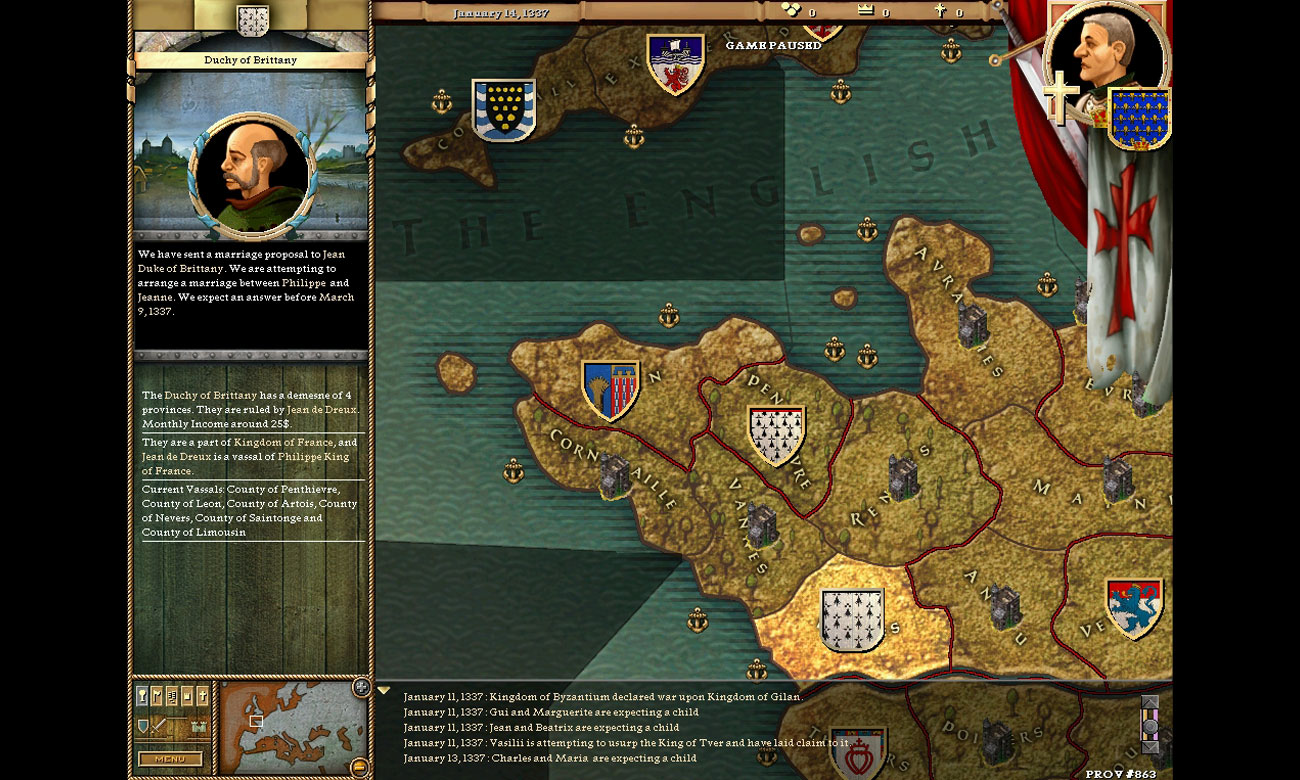Image resolution: width=1300 pixels, height=780 pixels.
Task: Switch to the flag map mode
Action: [157, 695]
